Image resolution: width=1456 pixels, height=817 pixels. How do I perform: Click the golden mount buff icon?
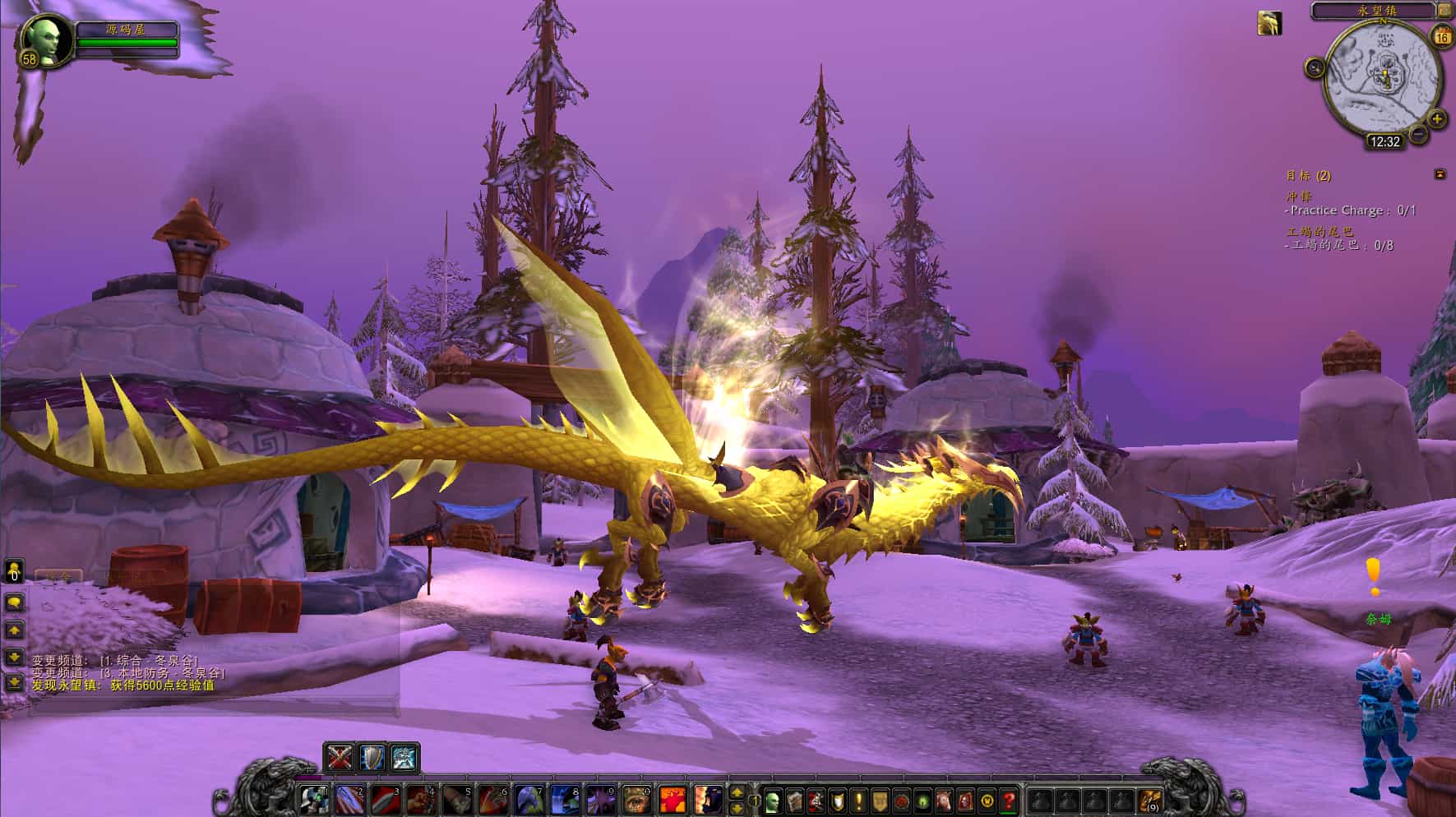[1269, 23]
